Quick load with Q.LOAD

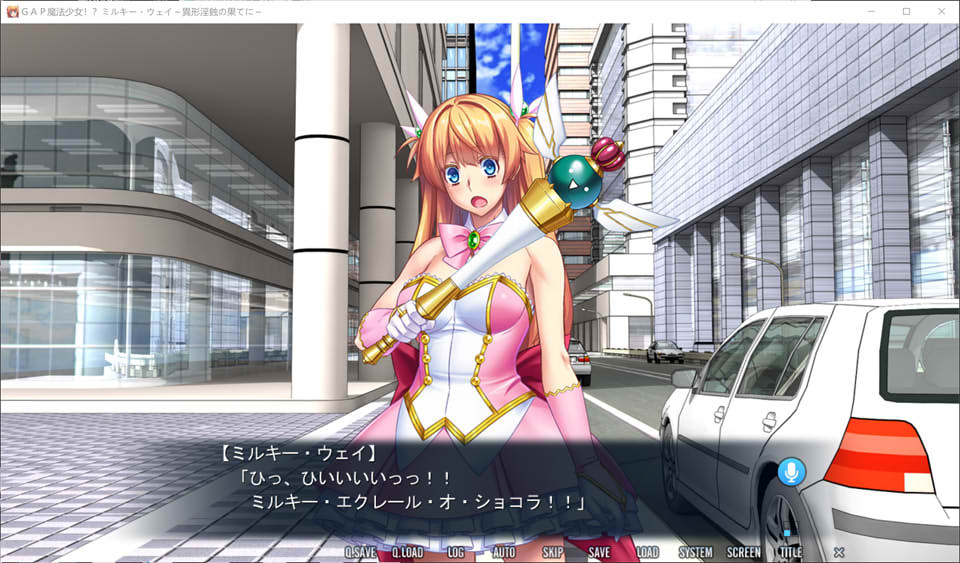pyautogui.click(x=407, y=552)
